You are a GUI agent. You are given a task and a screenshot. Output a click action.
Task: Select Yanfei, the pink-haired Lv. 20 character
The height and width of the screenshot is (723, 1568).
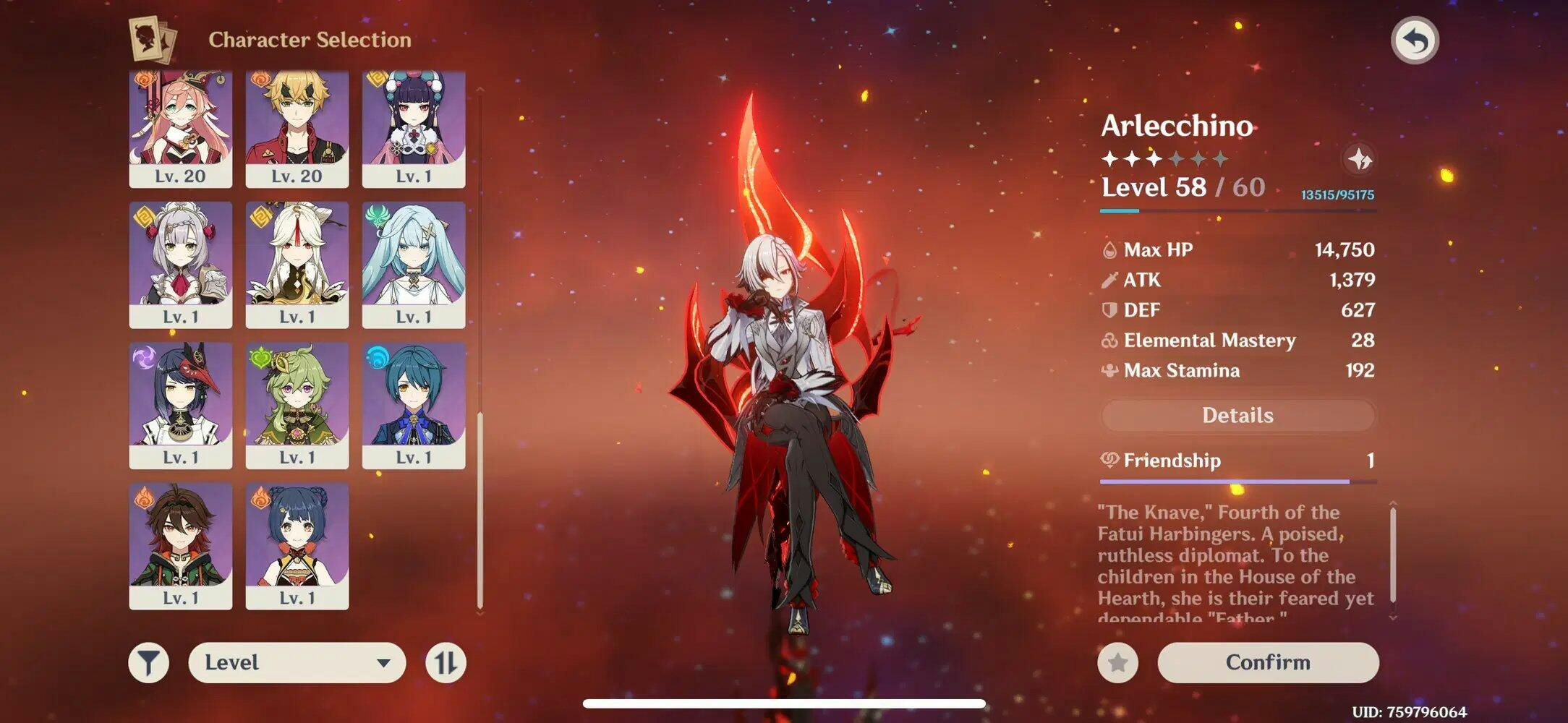(x=181, y=129)
